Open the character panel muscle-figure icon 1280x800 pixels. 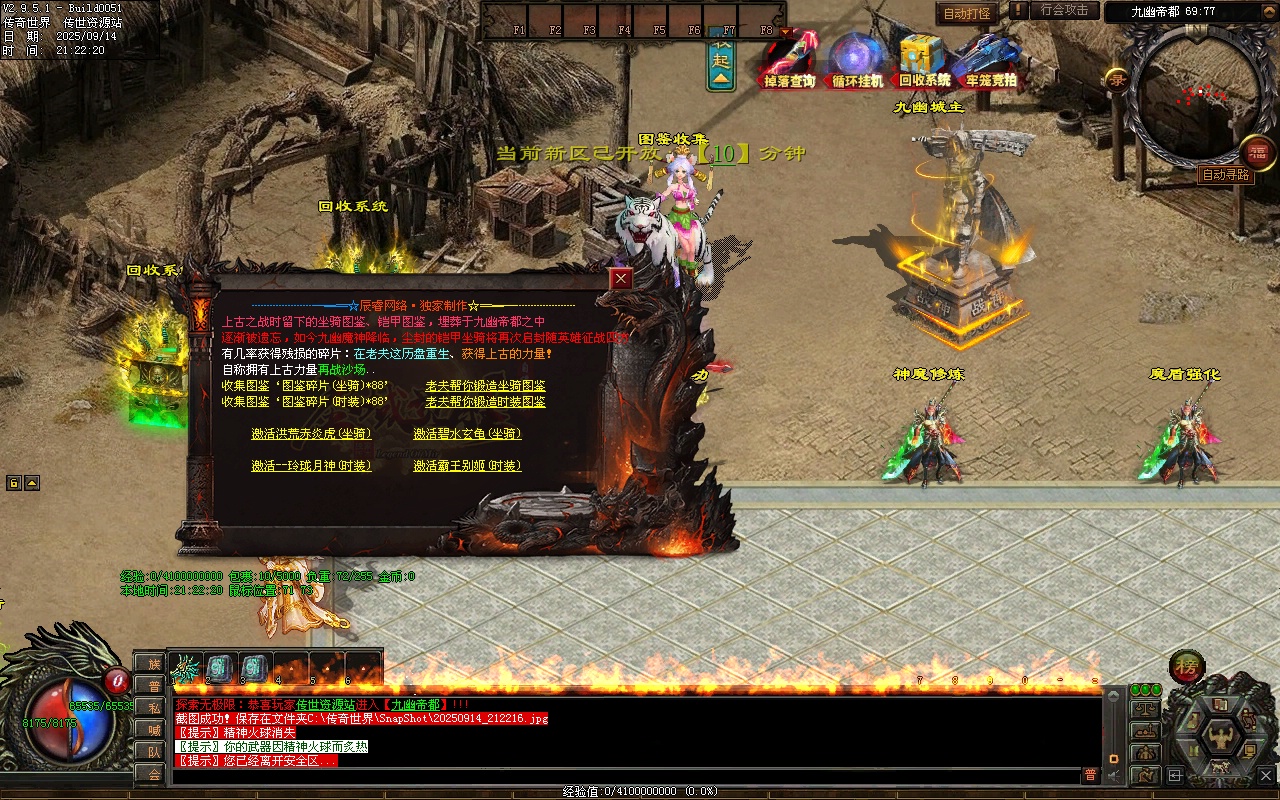click(1220, 738)
